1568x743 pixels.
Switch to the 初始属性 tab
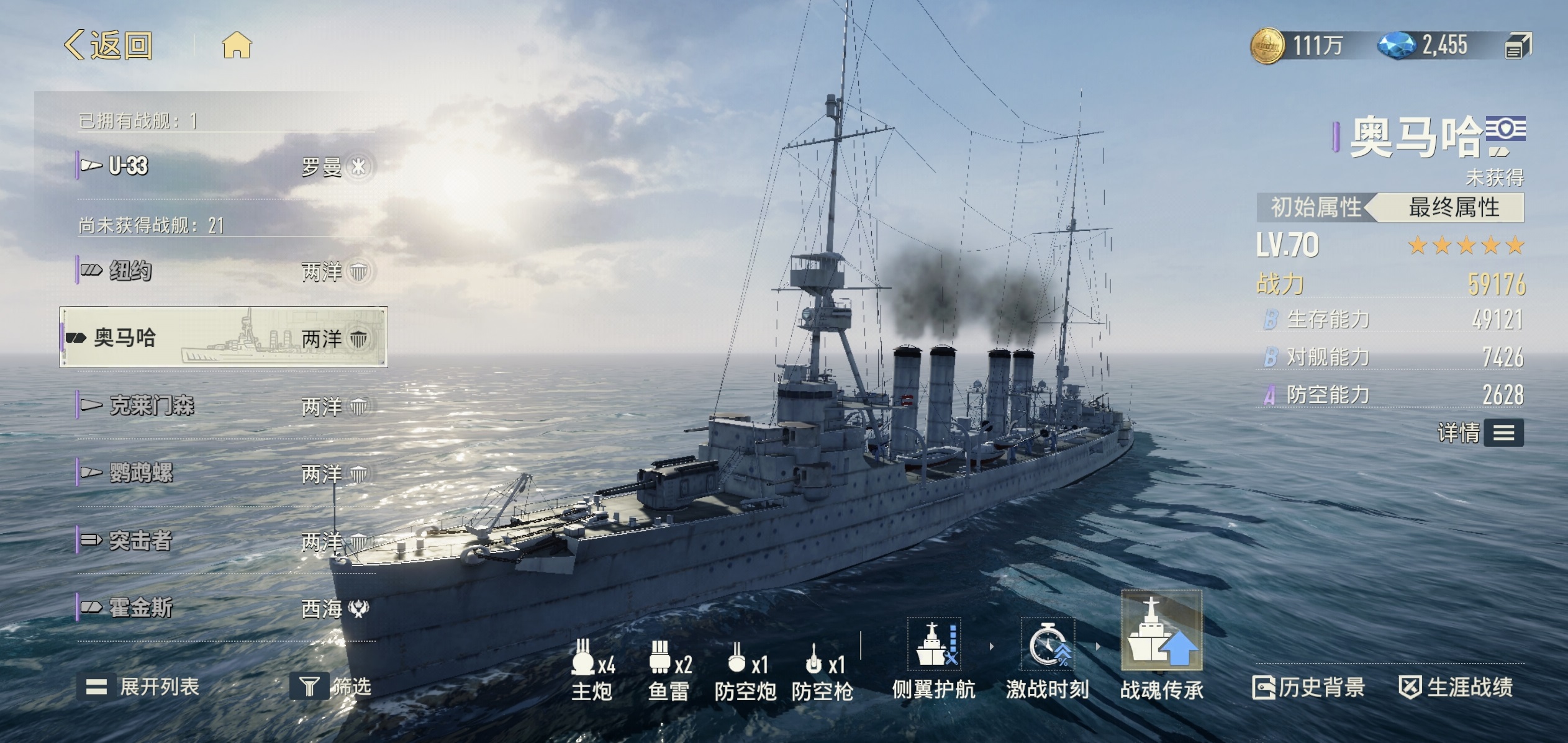[x=1315, y=207]
